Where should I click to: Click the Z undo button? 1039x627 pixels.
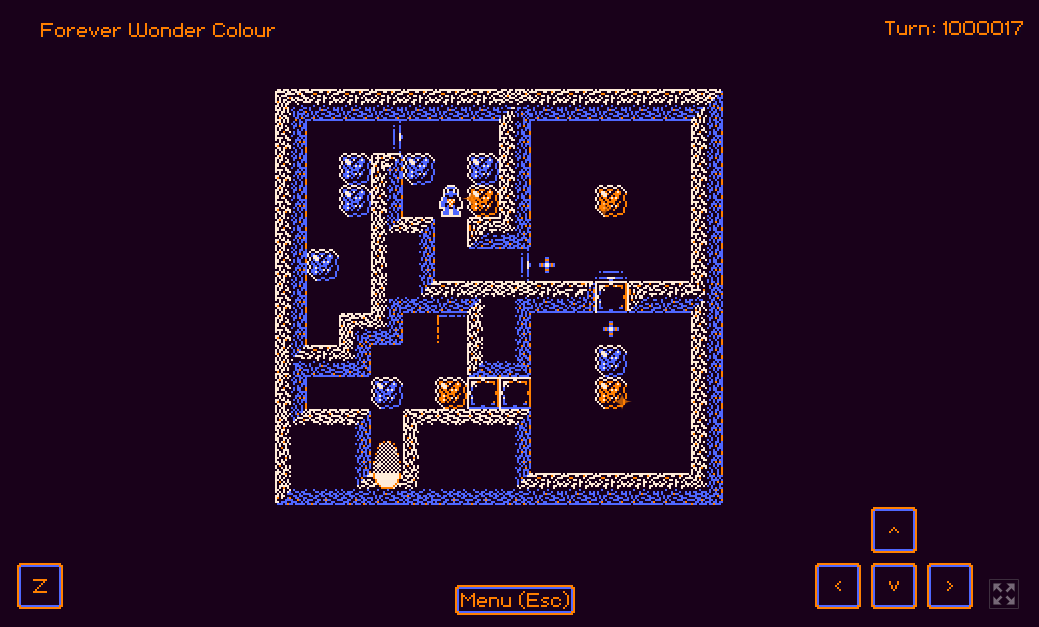40,586
